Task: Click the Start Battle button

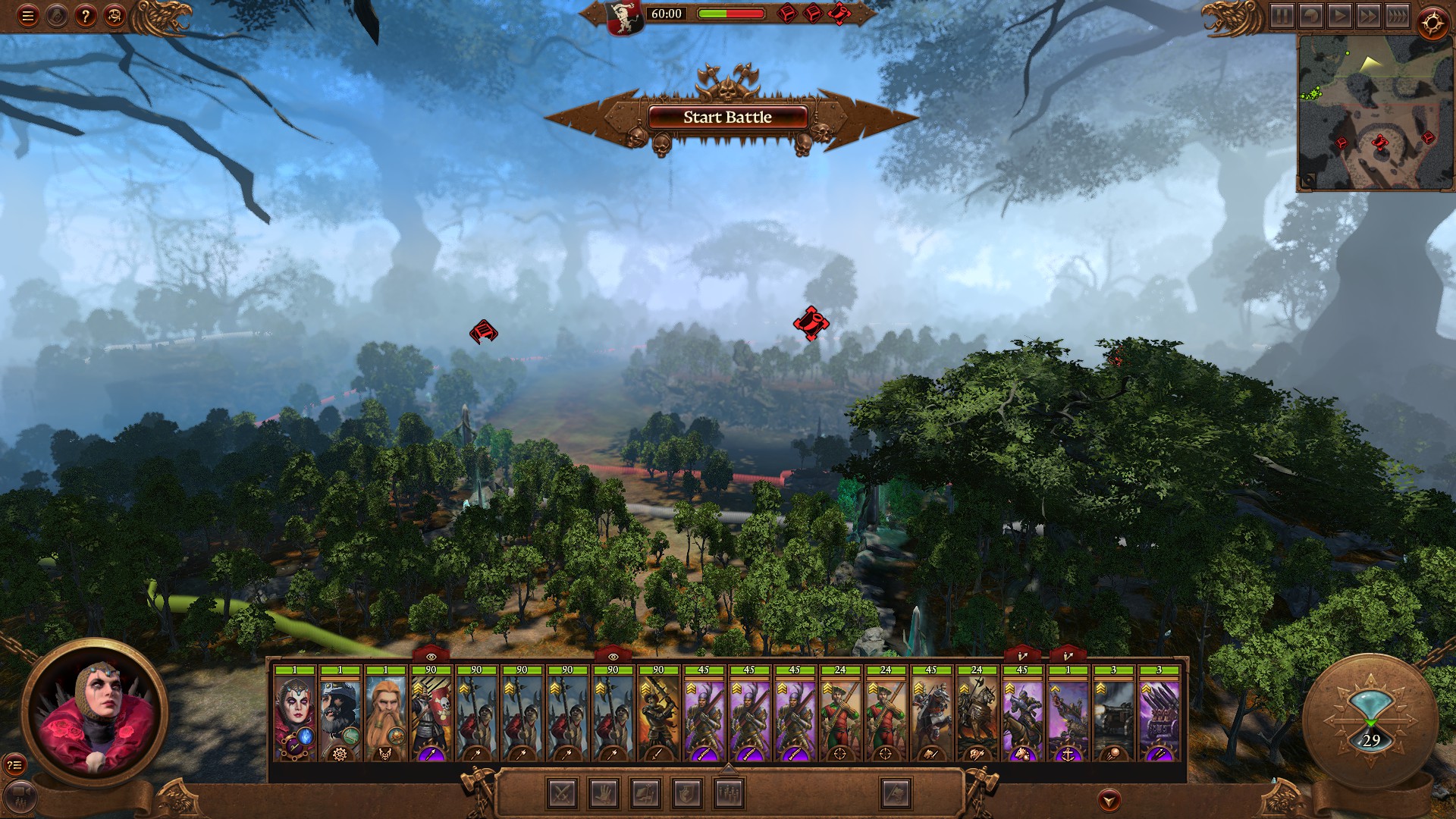Action: [x=726, y=117]
